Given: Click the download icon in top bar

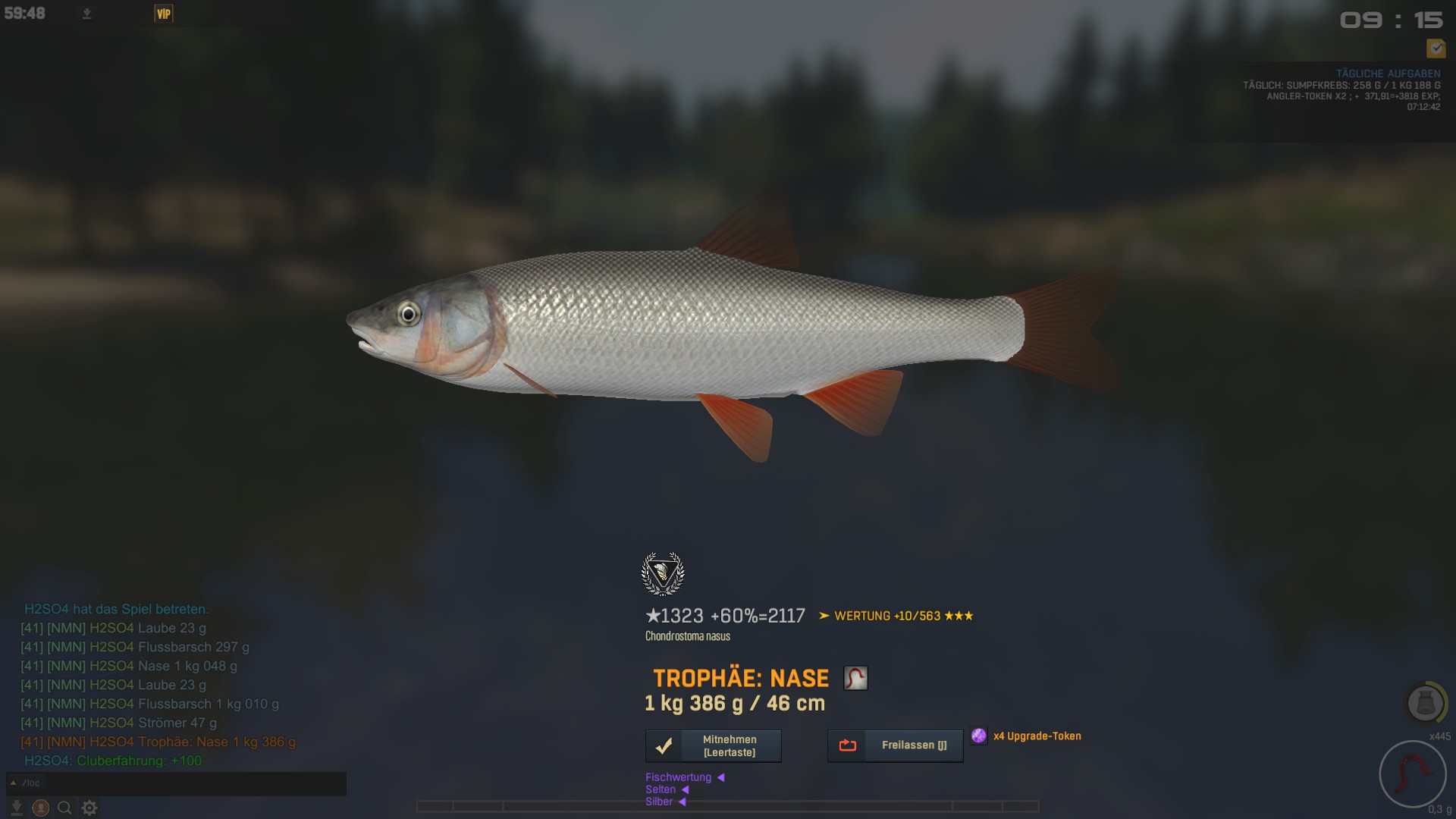Looking at the screenshot, I should point(87,14).
